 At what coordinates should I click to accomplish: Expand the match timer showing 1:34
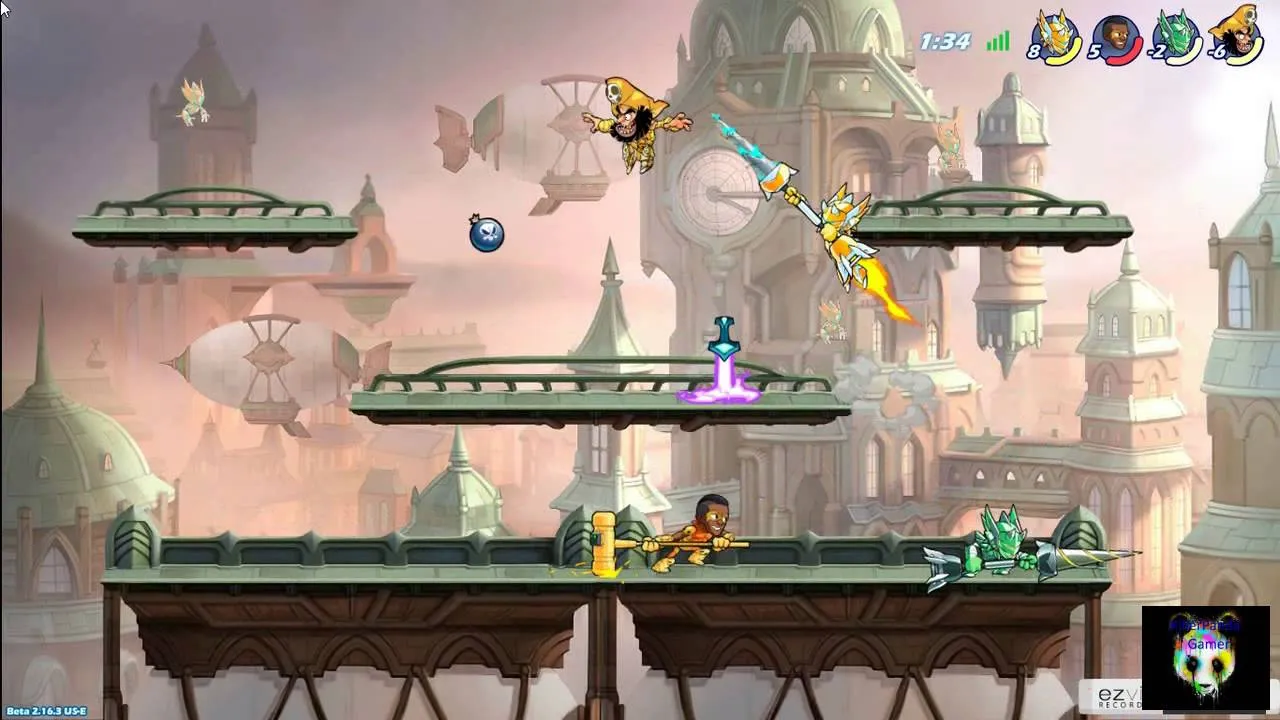coord(946,41)
